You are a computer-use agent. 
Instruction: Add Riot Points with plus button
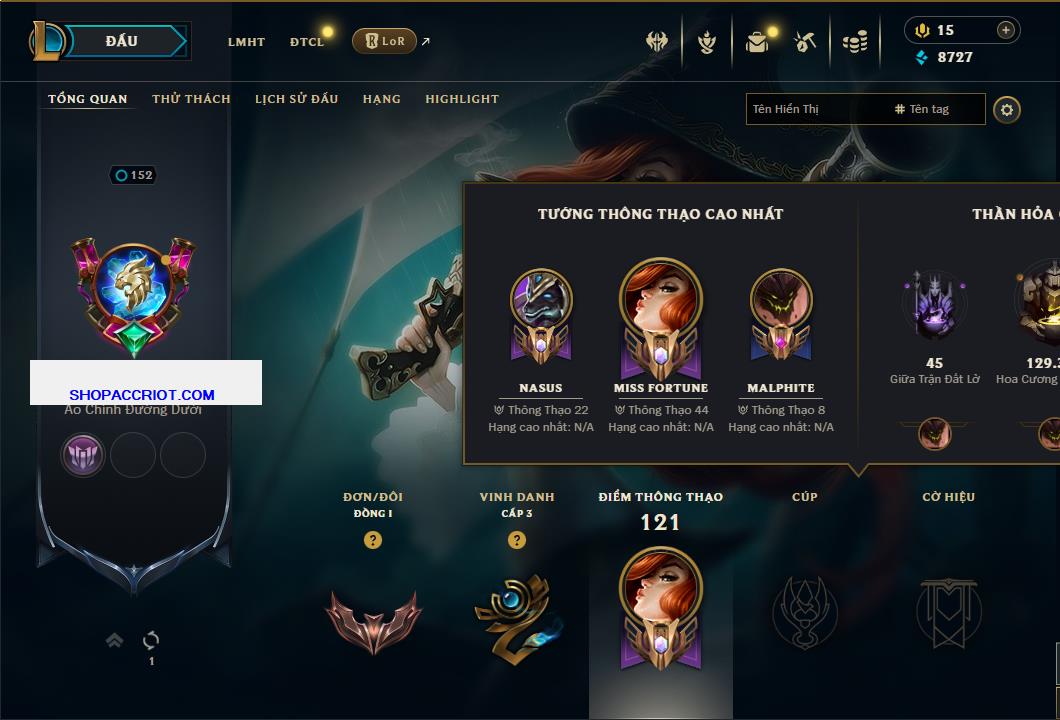[1006, 30]
